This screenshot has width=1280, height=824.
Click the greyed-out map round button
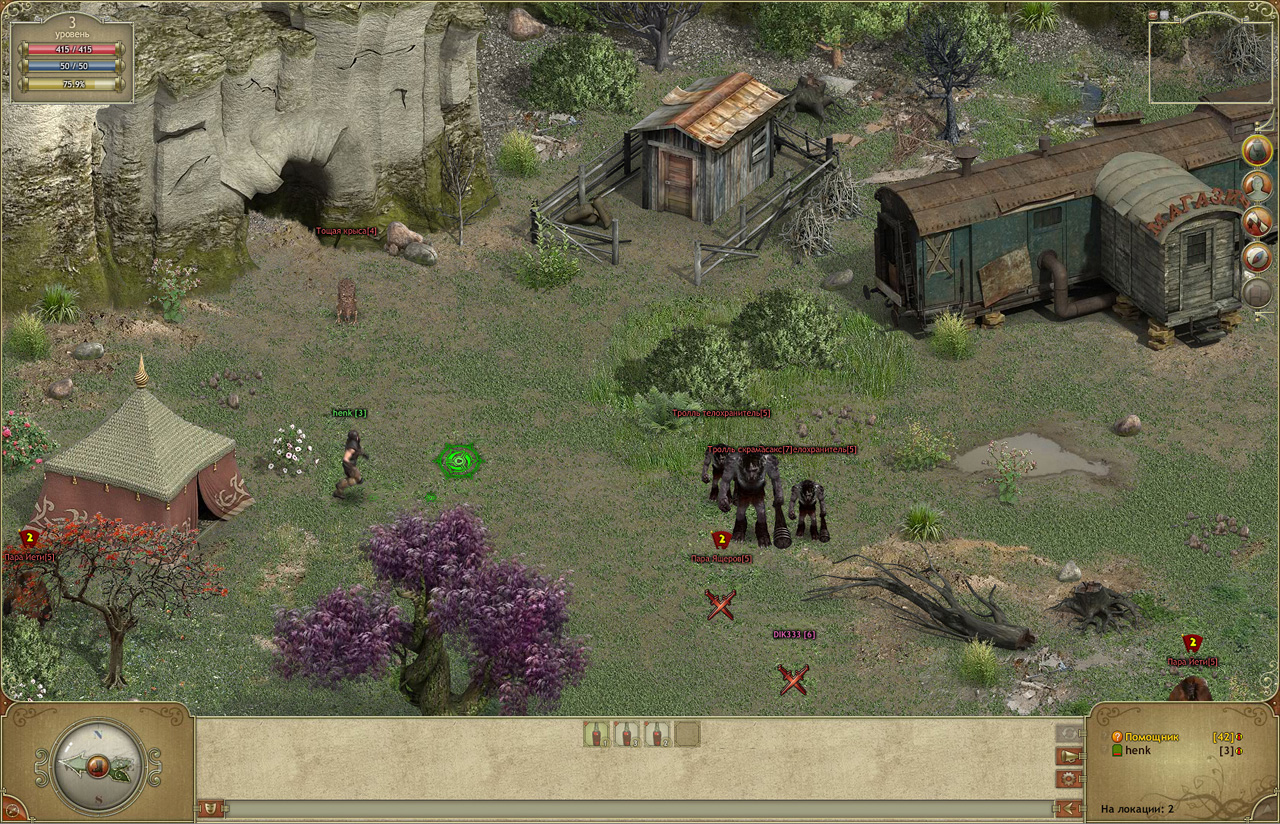[1257, 292]
